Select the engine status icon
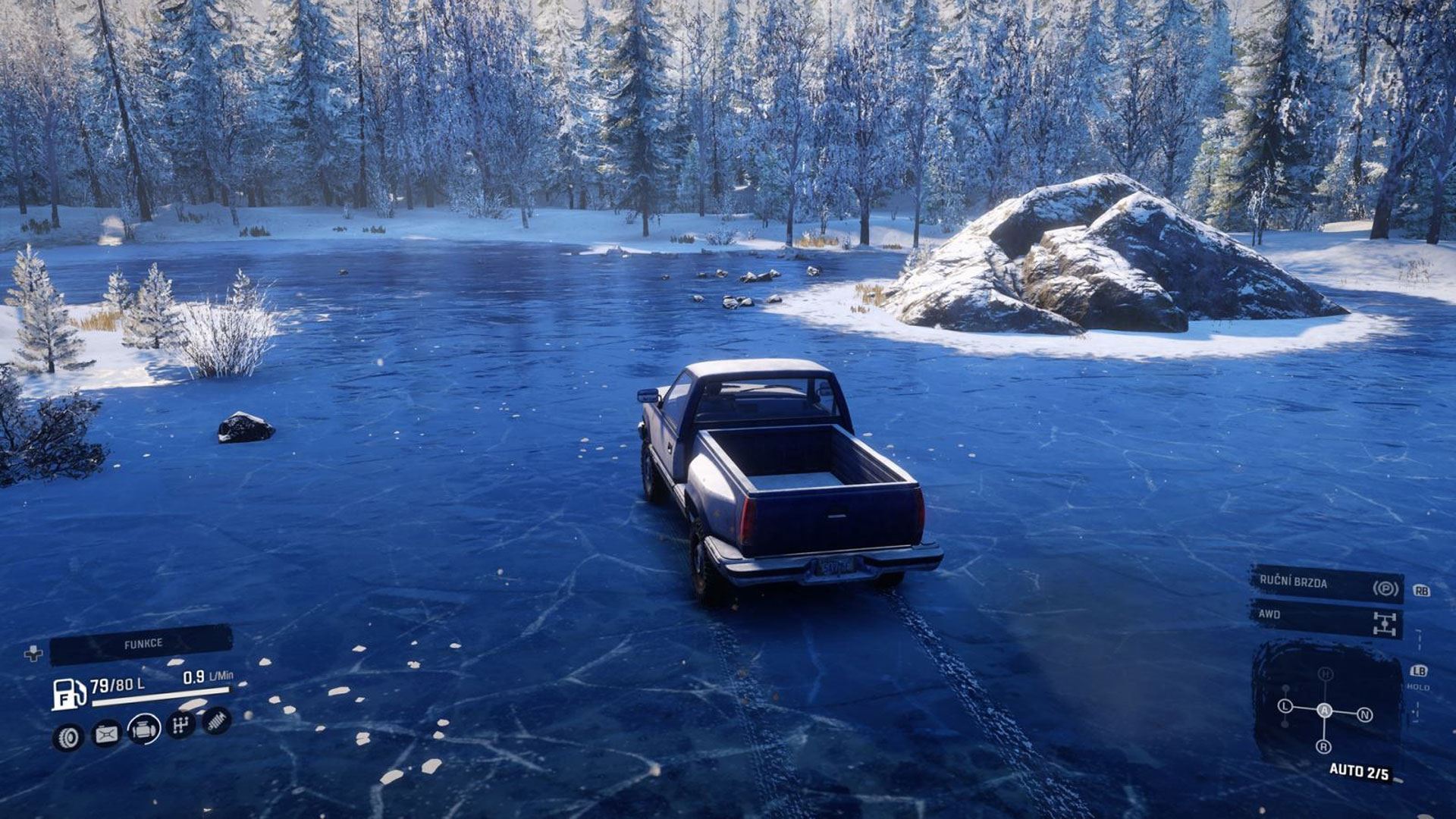 point(143,730)
